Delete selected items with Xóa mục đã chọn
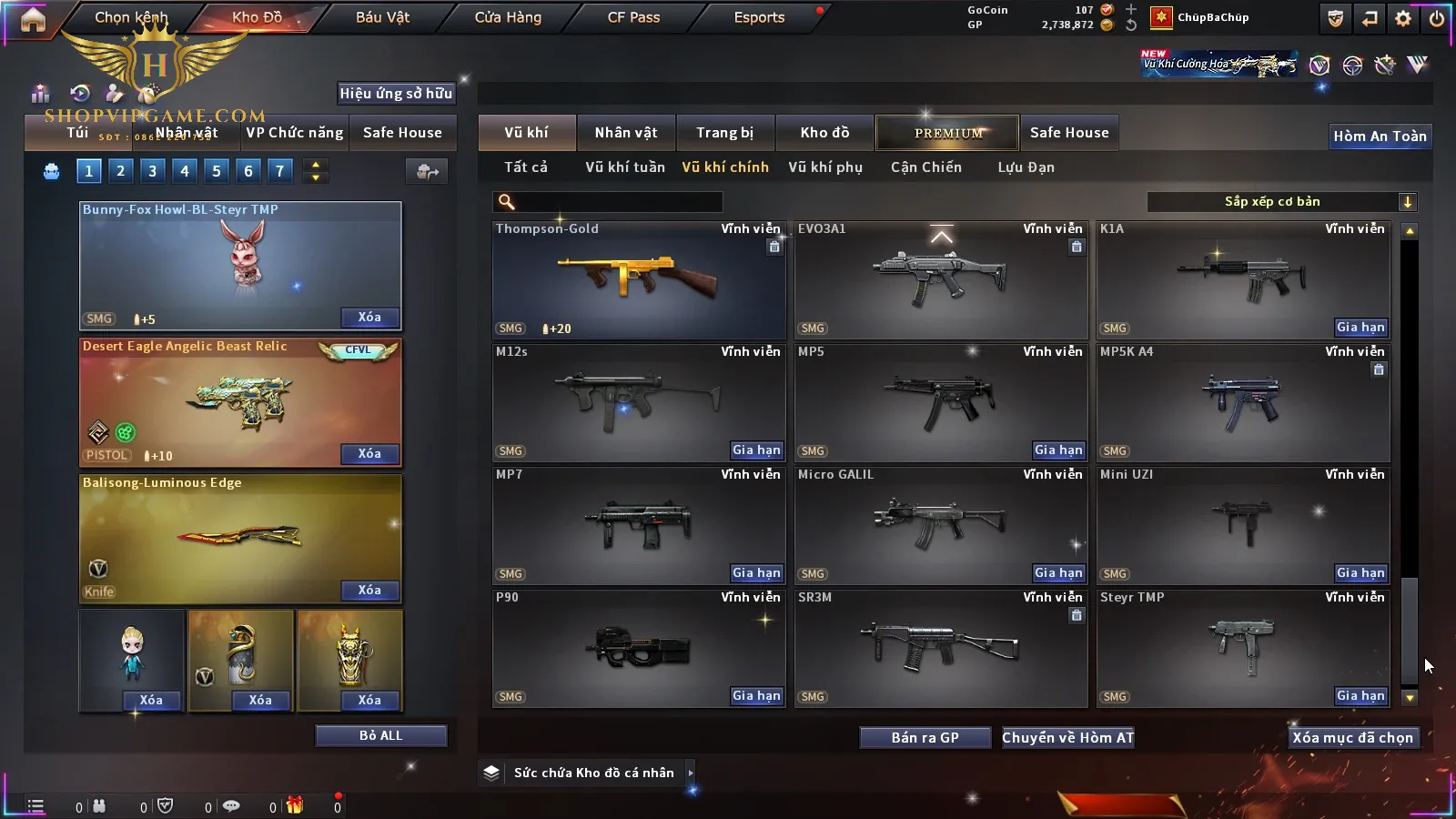 point(1352,738)
